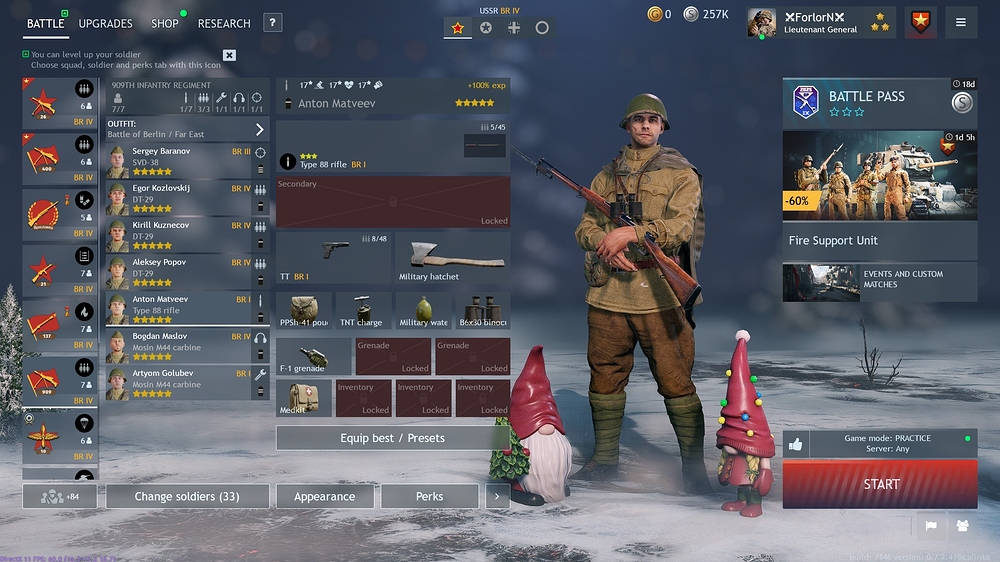Select the F-1 grenade slot
The width and height of the screenshot is (1000, 562).
point(314,356)
